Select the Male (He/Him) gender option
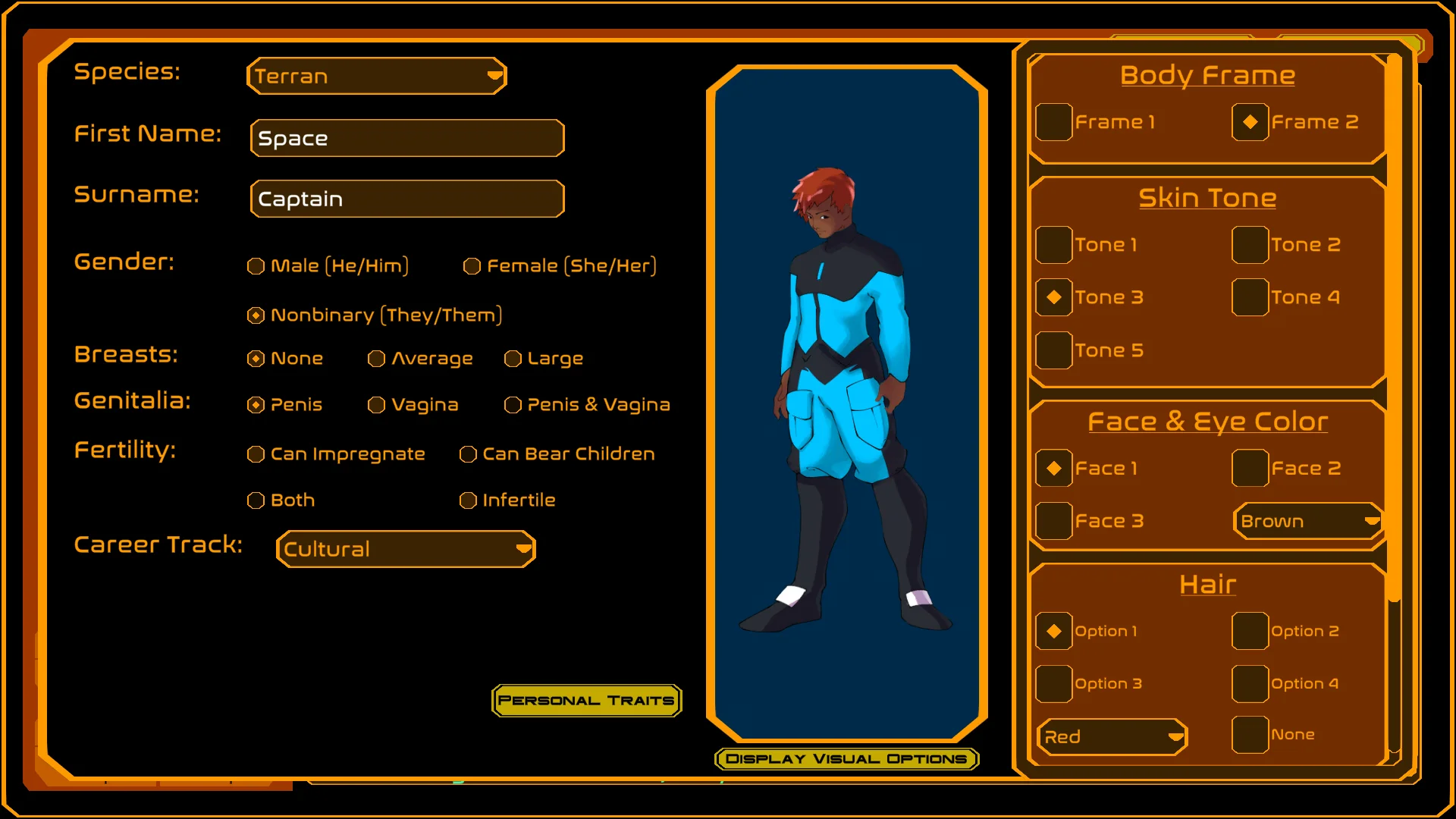Image resolution: width=1456 pixels, height=819 pixels. click(256, 266)
